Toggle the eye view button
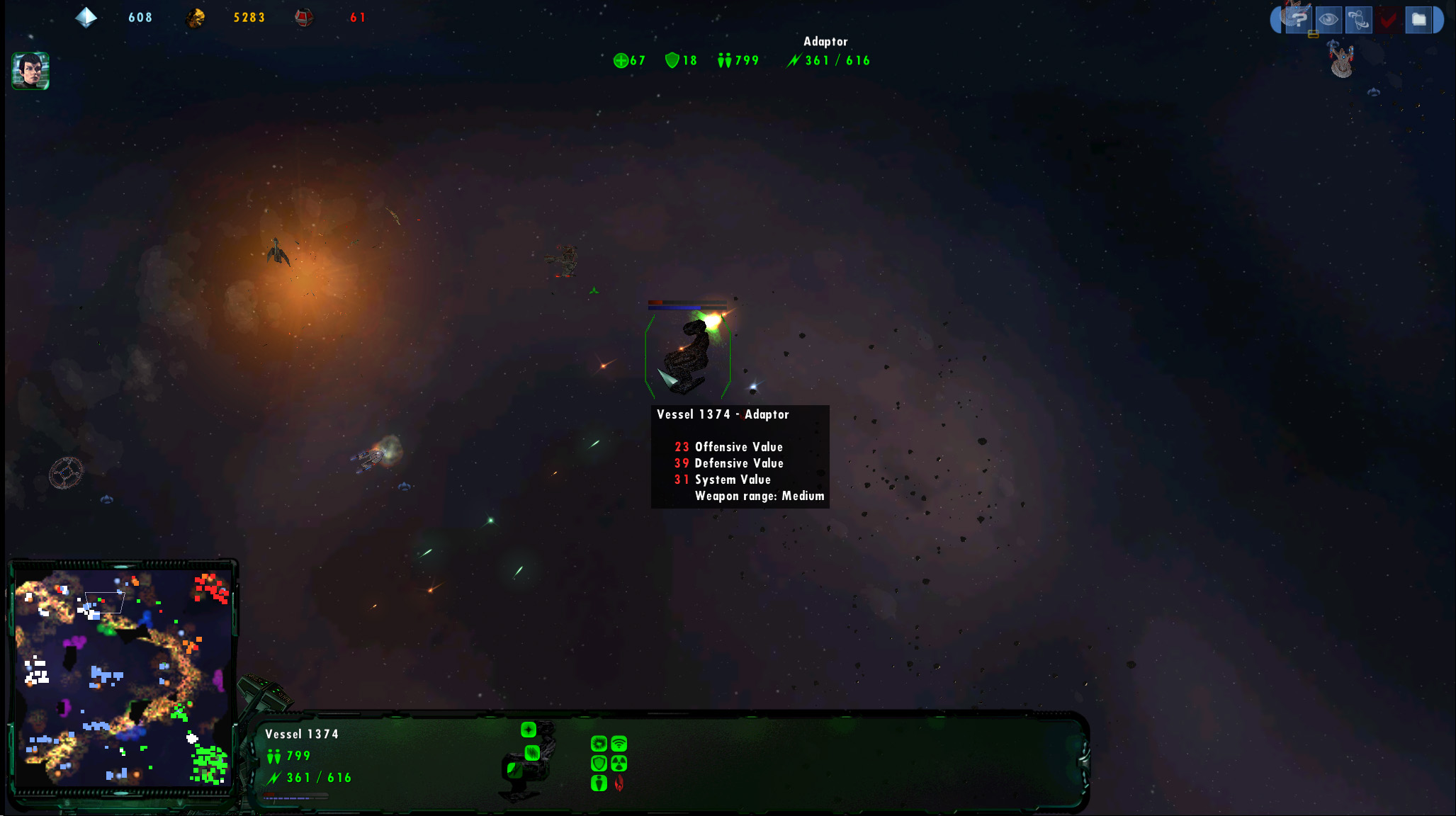This screenshot has height=816, width=1456. tap(1328, 19)
